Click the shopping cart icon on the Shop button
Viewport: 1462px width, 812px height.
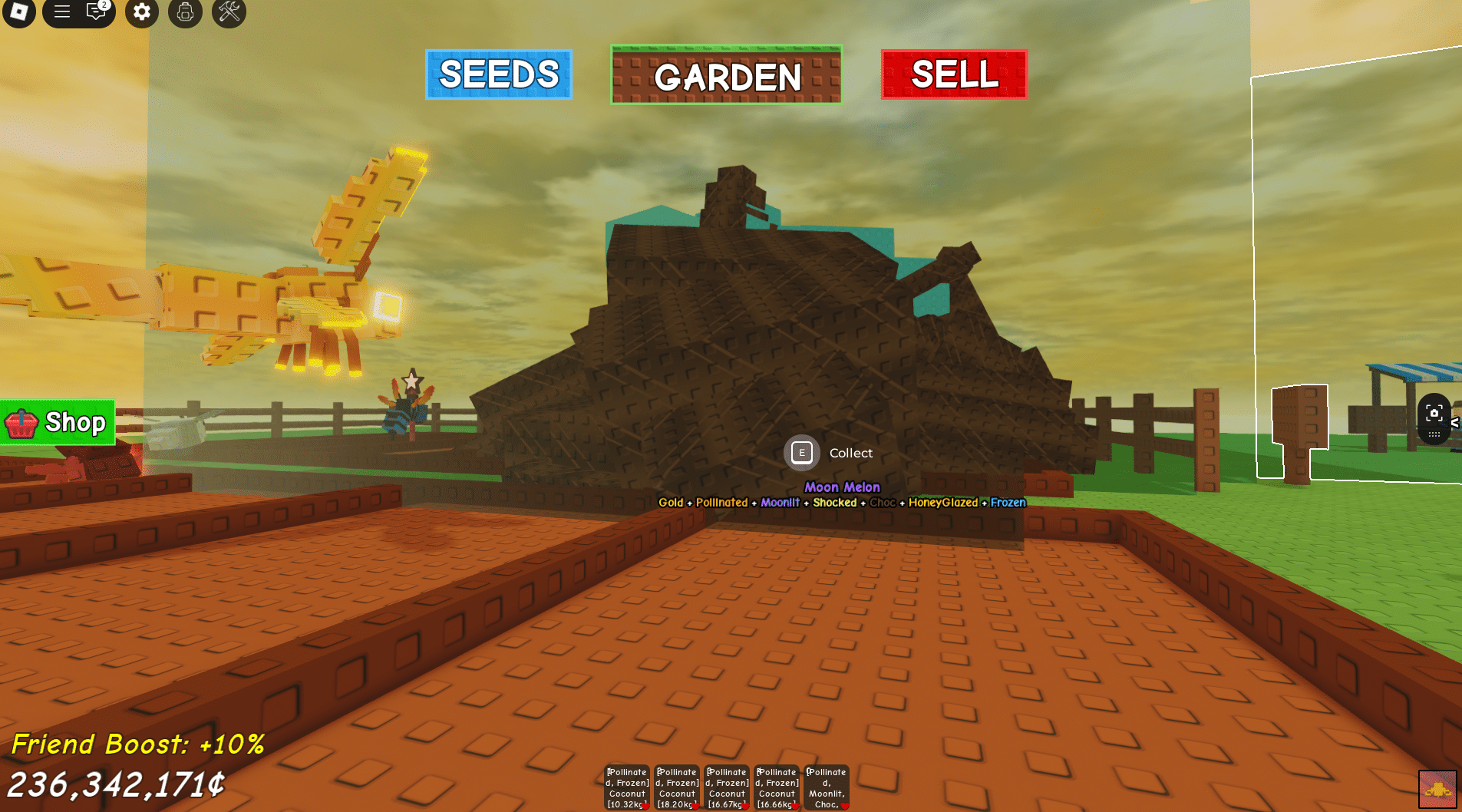point(21,422)
